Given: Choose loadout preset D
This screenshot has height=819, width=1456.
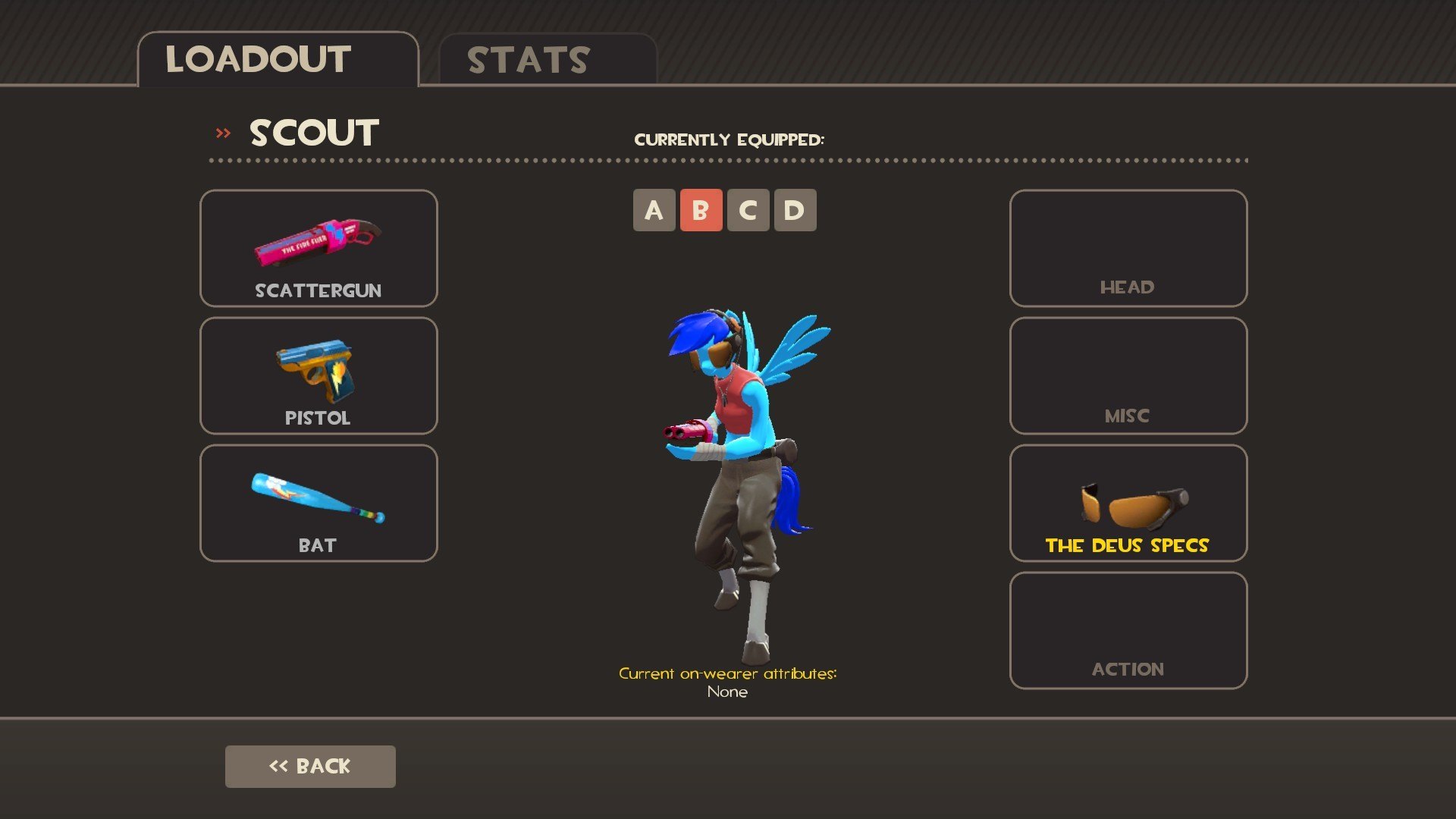Looking at the screenshot, I should [795, 210].
